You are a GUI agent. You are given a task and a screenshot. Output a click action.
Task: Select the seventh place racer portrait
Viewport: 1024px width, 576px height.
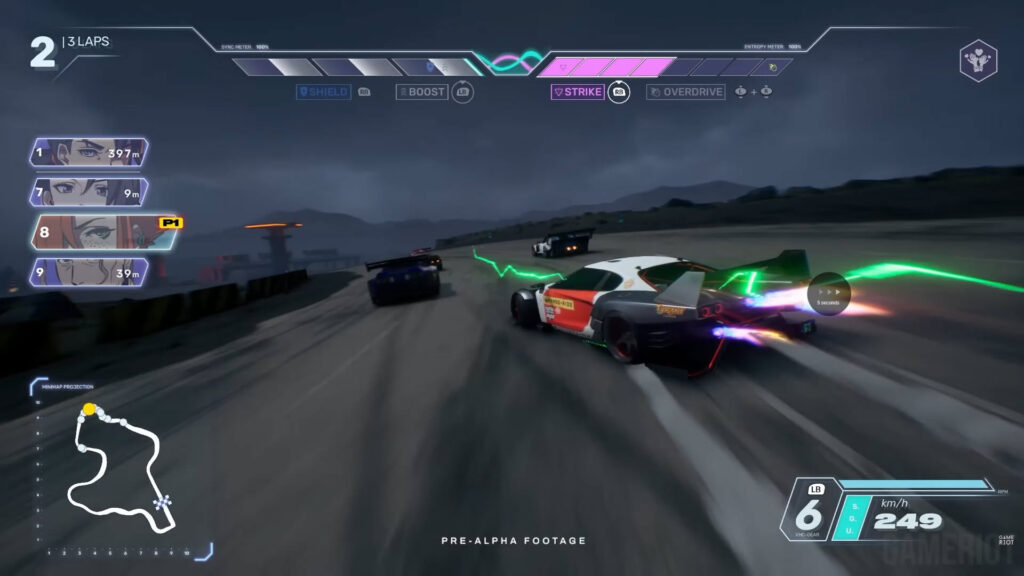89,192
